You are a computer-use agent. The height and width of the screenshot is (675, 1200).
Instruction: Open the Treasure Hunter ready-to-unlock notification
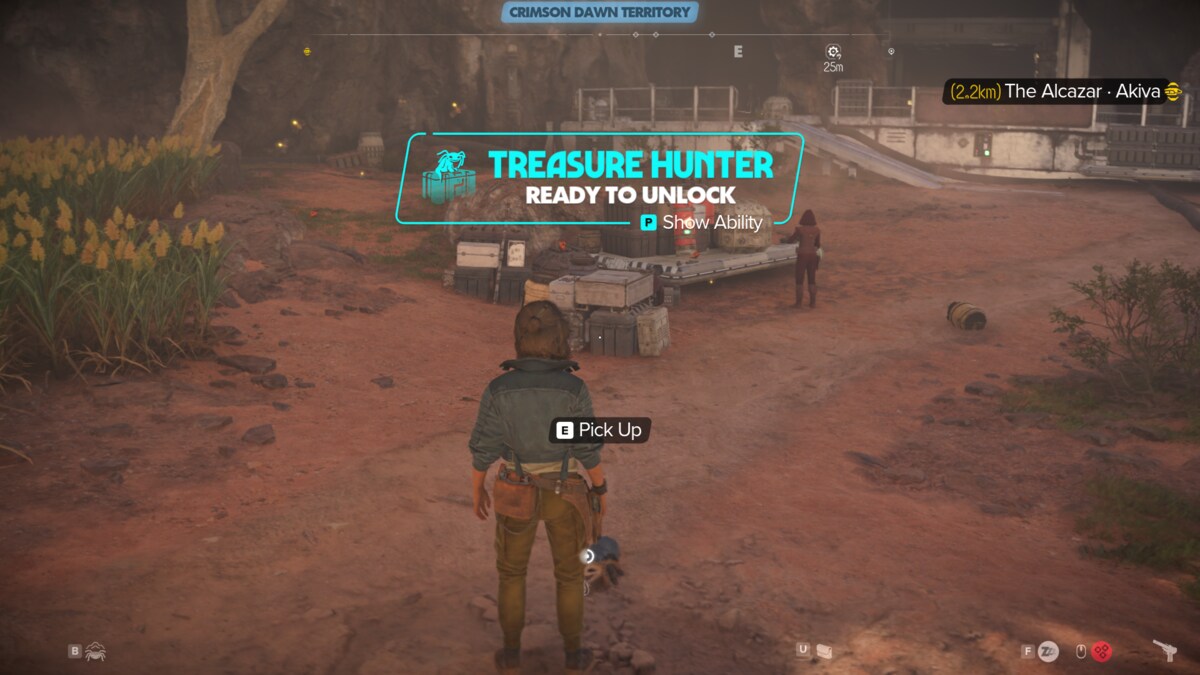(x=600, y=178)
